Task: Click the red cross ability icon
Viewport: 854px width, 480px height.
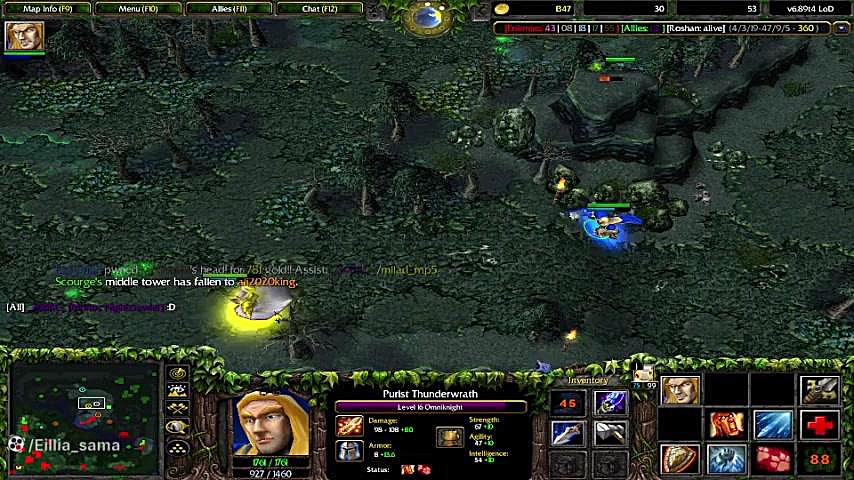Action: pyautogui.click(x=820, y=425)
